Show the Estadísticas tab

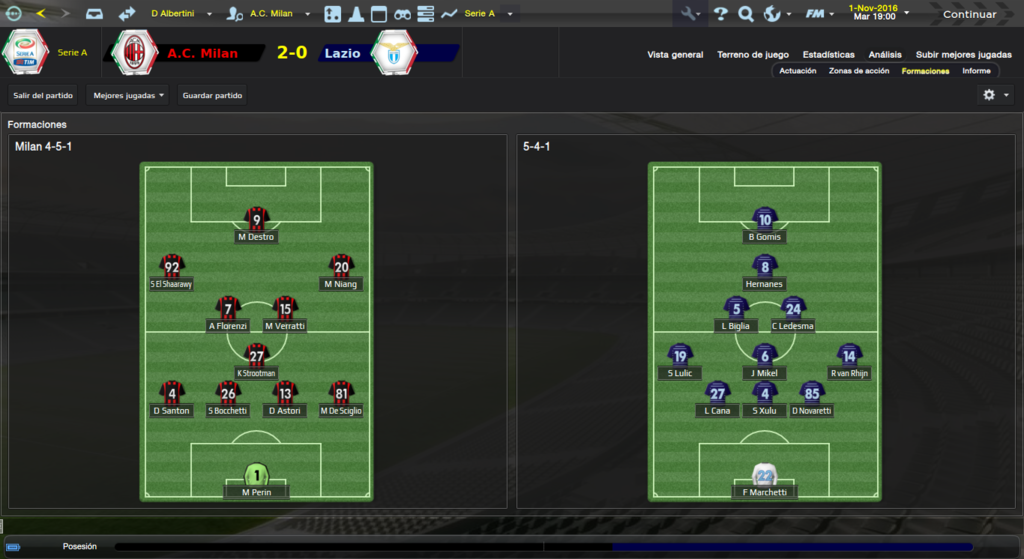[x=829, y=55]
